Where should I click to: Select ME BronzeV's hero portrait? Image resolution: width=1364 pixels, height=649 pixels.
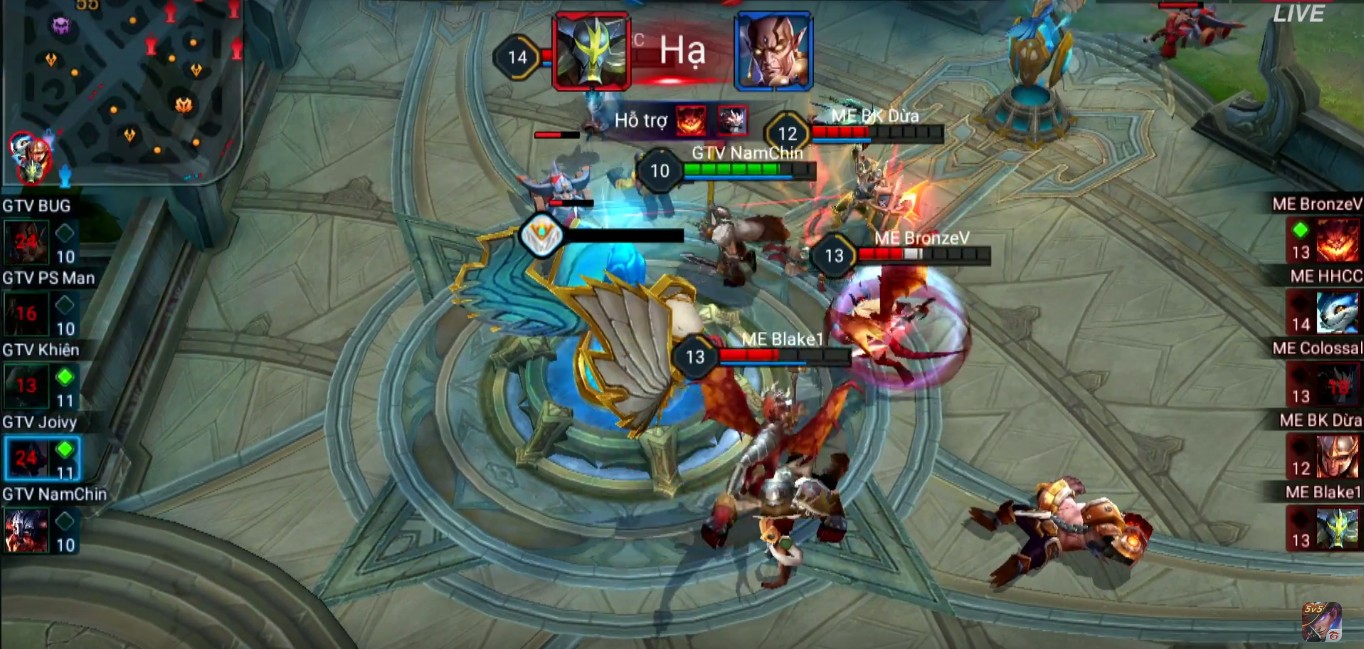(1337, 240)
